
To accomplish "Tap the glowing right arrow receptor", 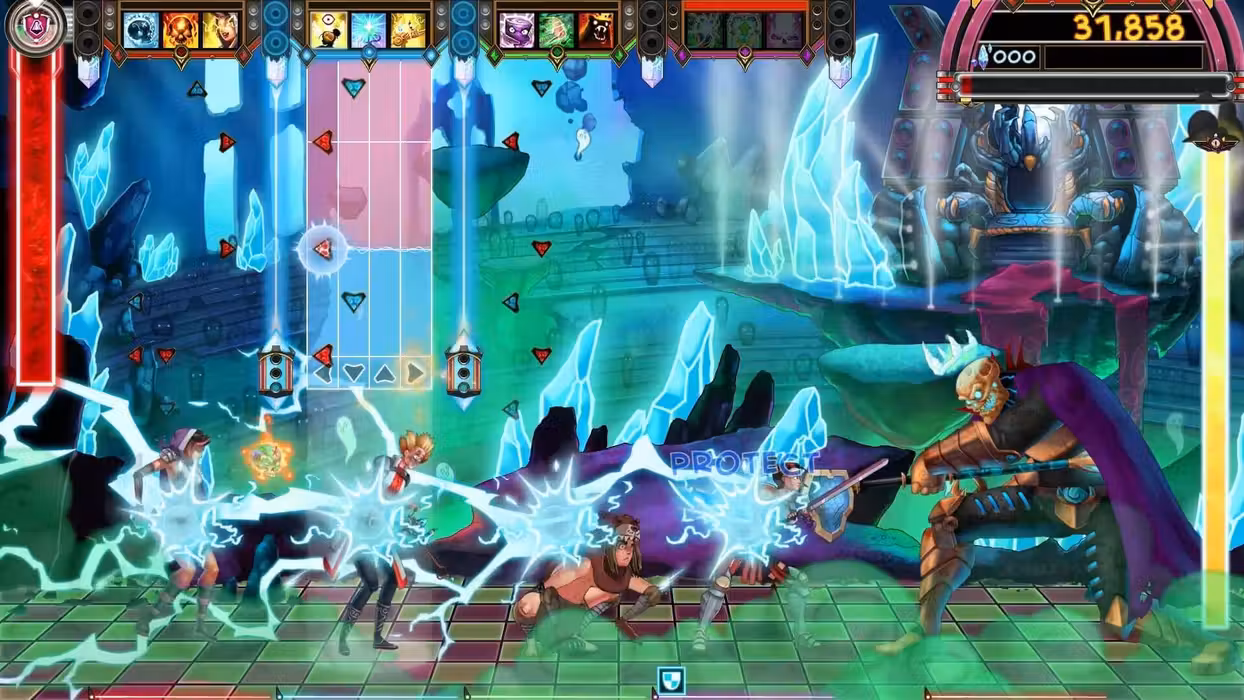I will 416,374.
